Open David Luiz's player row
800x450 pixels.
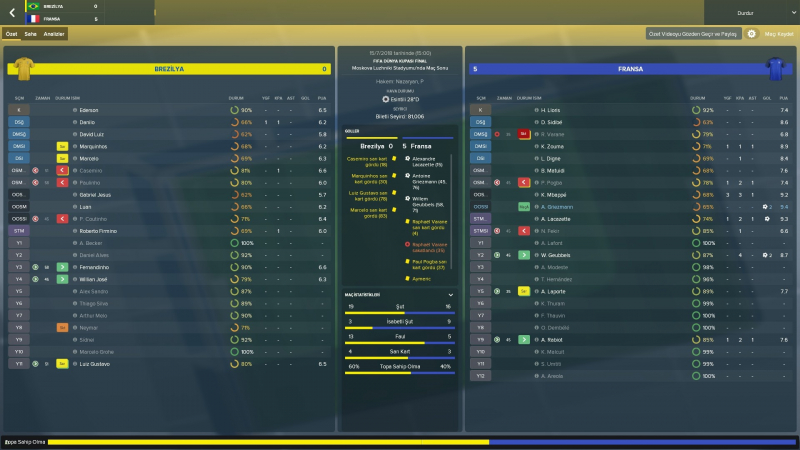[x=92, y=134]
